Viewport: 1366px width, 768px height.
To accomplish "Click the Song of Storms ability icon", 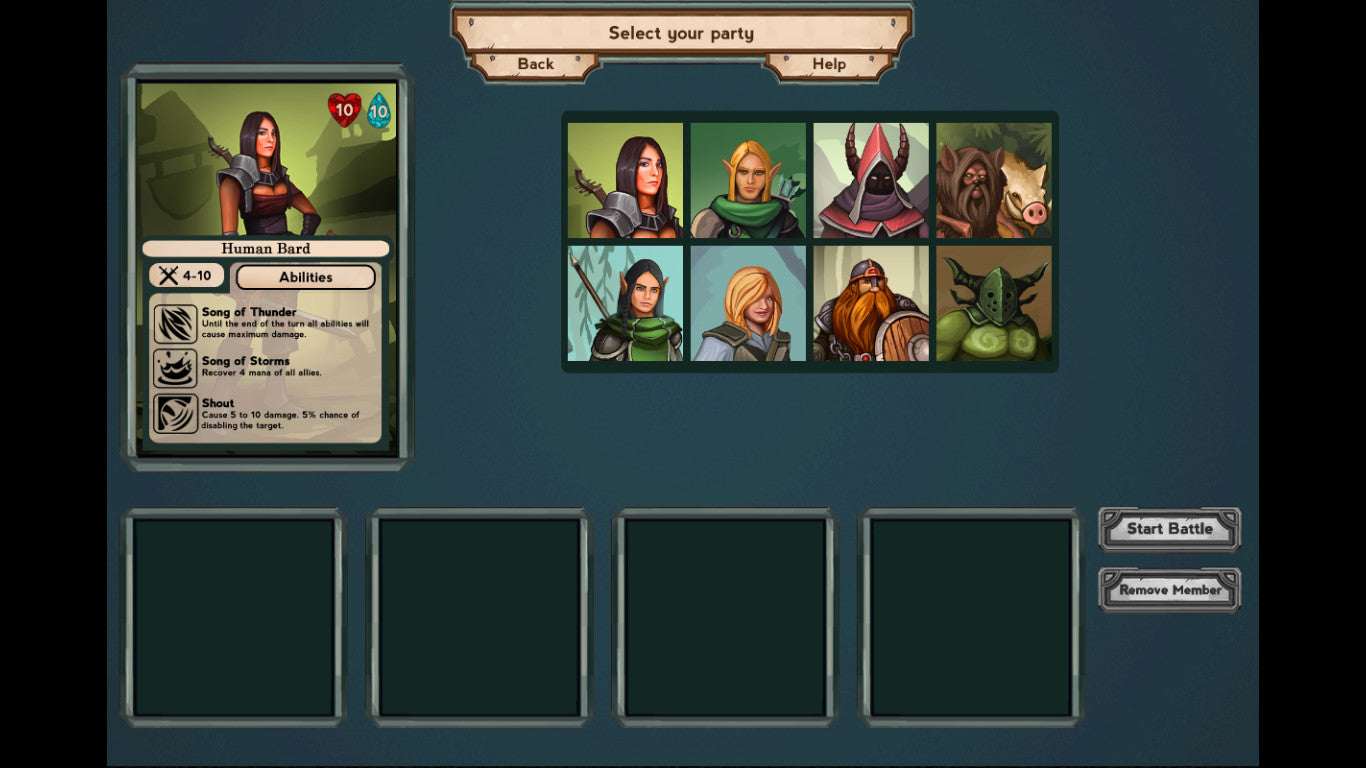I will (176, 368).
